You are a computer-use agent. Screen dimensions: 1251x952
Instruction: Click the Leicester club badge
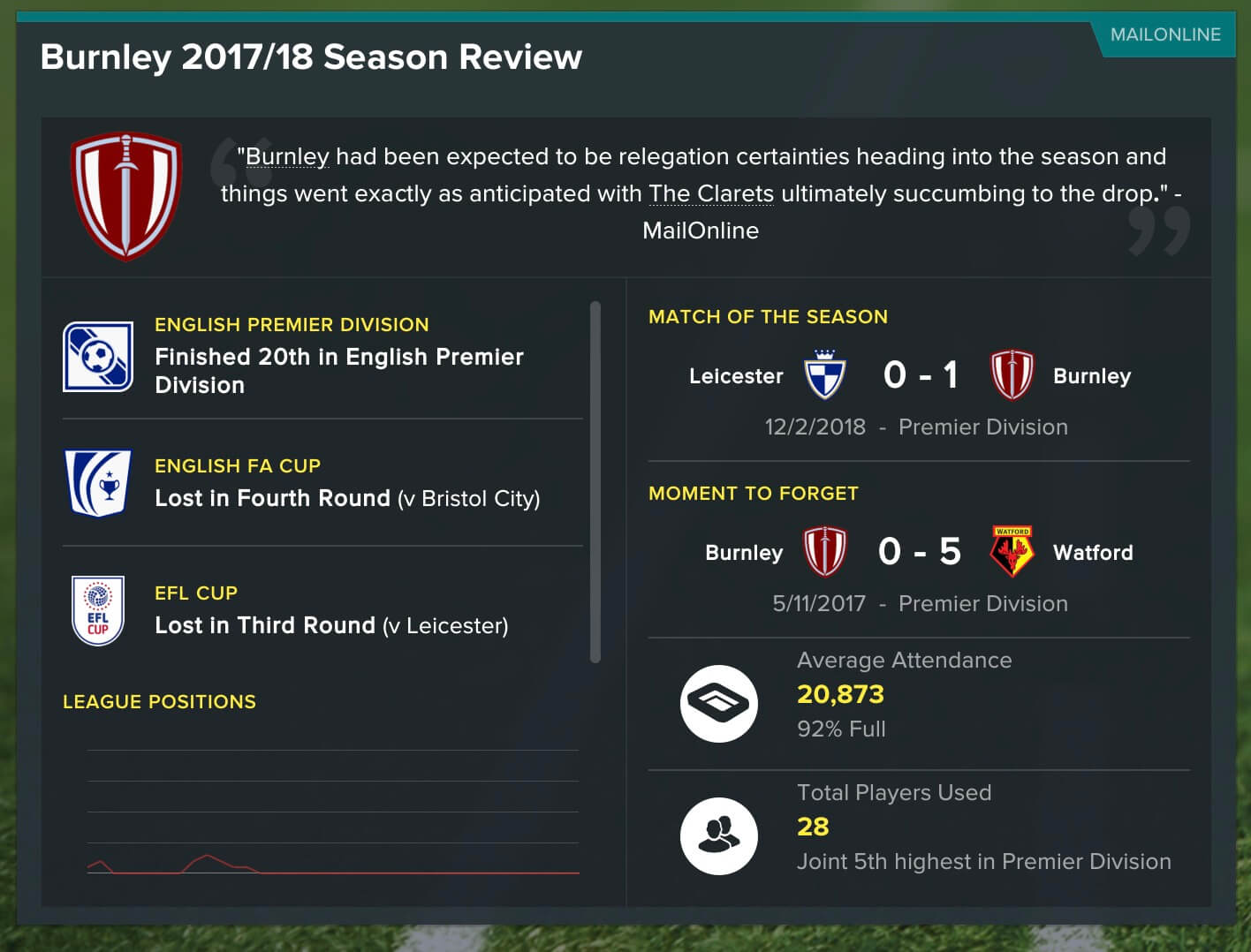825,375
